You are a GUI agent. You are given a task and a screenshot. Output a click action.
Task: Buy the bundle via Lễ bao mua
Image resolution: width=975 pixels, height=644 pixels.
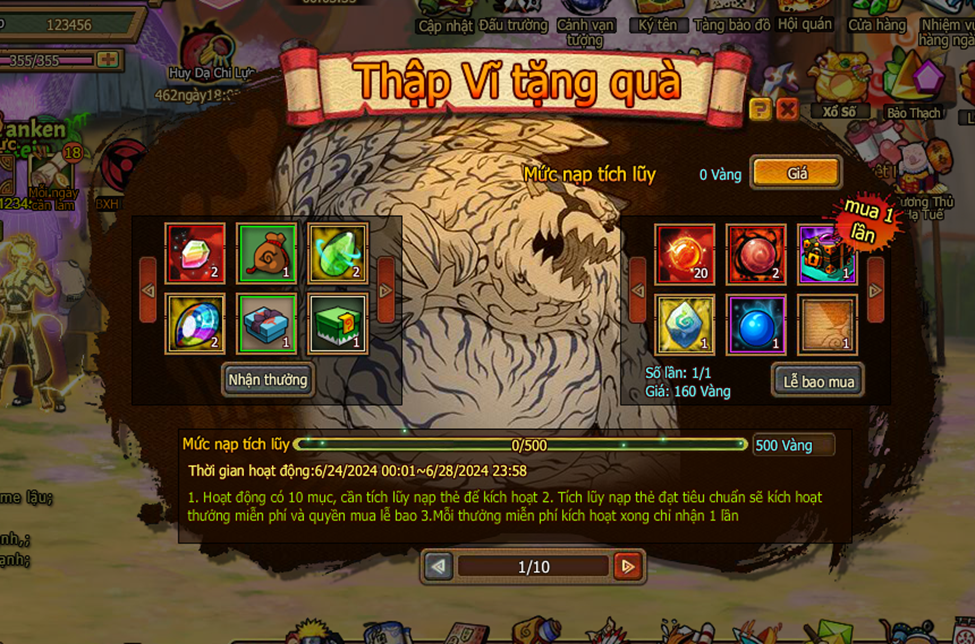818,381
